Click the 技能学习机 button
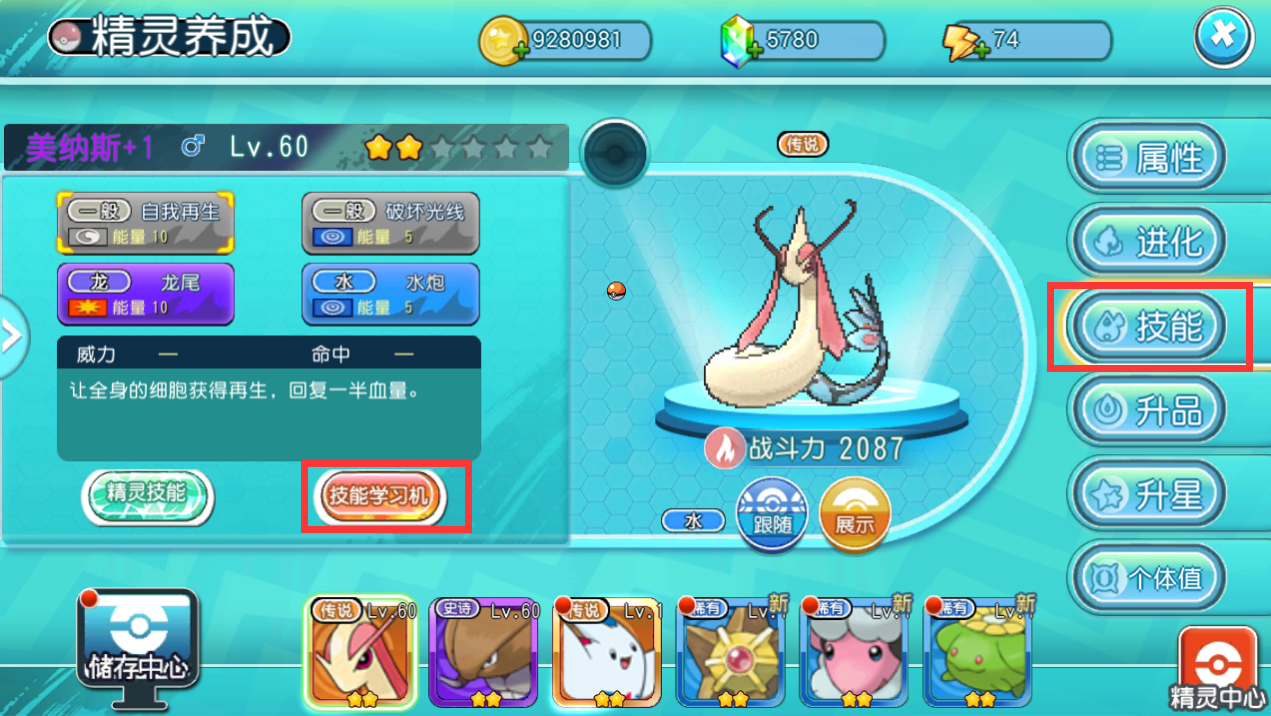Viewport: 1271px width, 716px height. pyautogui.click(x=380, y=496)
